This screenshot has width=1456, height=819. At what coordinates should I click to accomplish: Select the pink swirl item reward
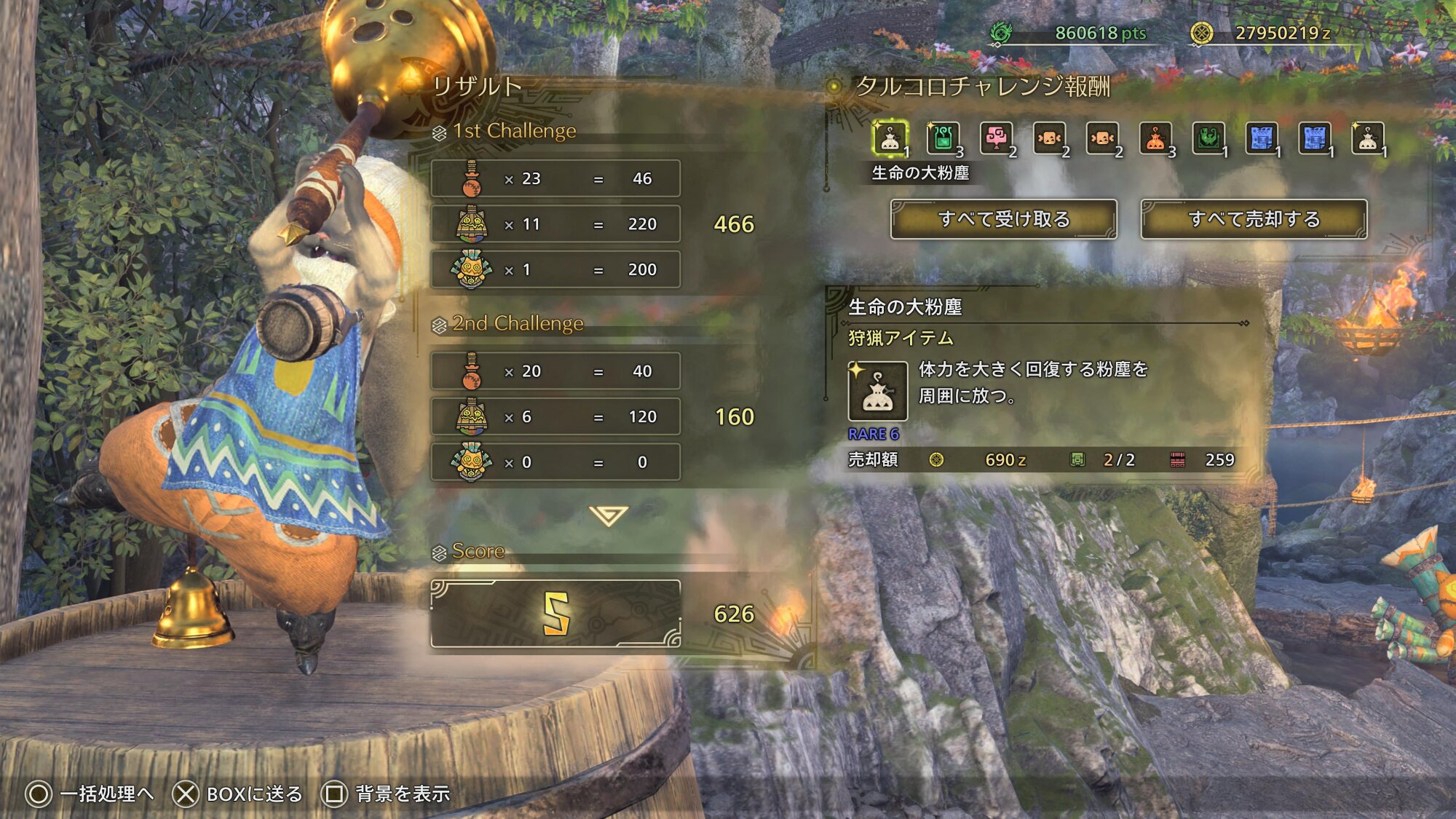point(996,138)
